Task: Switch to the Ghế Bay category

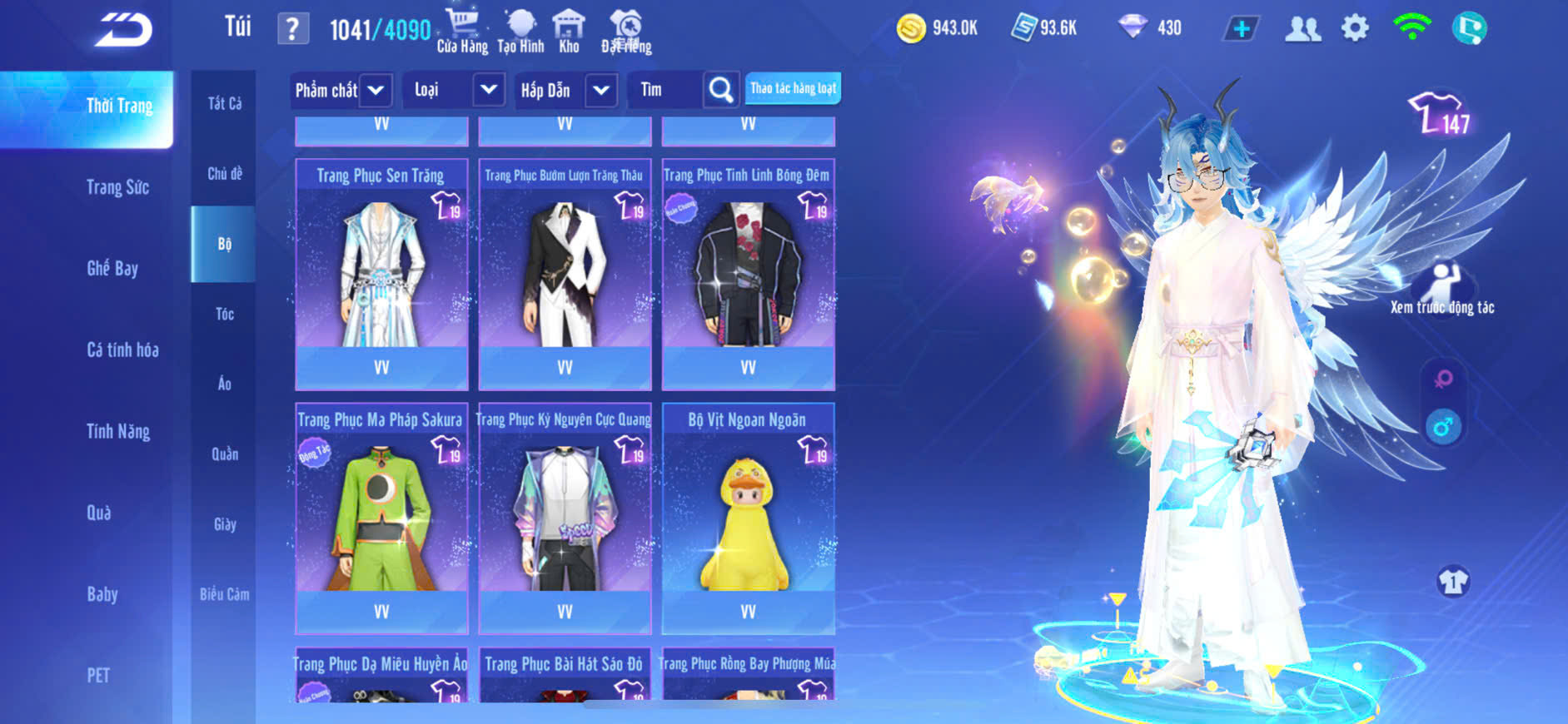Action: pyautogui.click(x=112, y=268)
